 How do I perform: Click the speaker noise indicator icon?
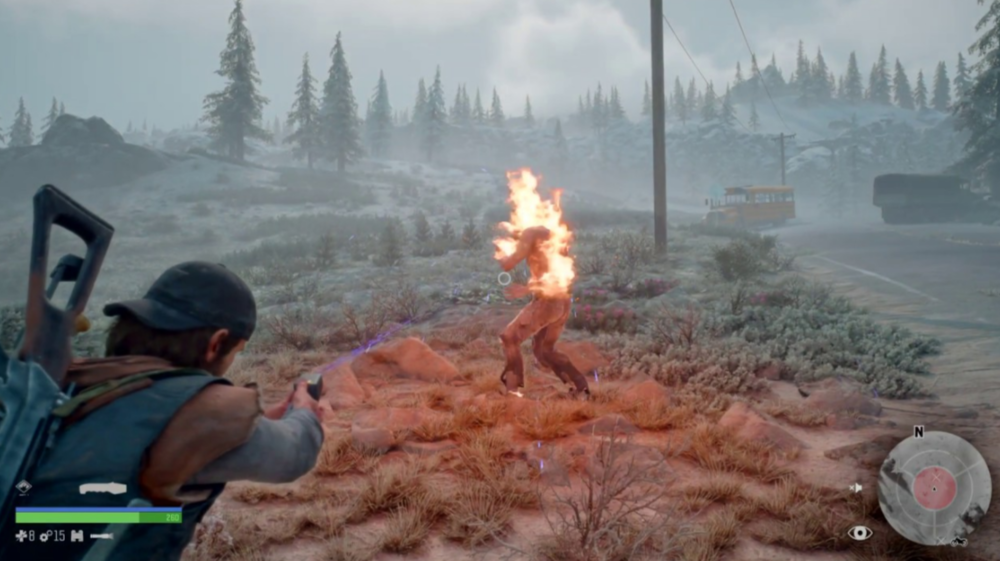coord(855,488)
